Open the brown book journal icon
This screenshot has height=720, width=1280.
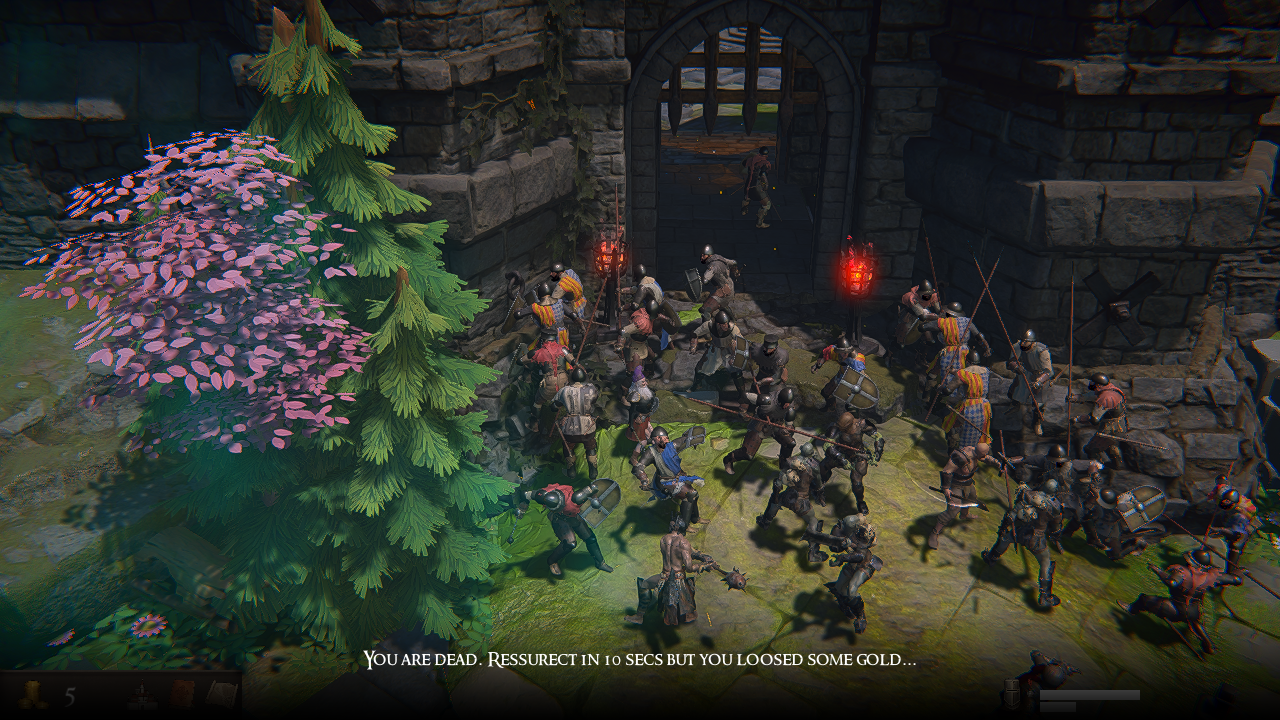coord(182,694)
